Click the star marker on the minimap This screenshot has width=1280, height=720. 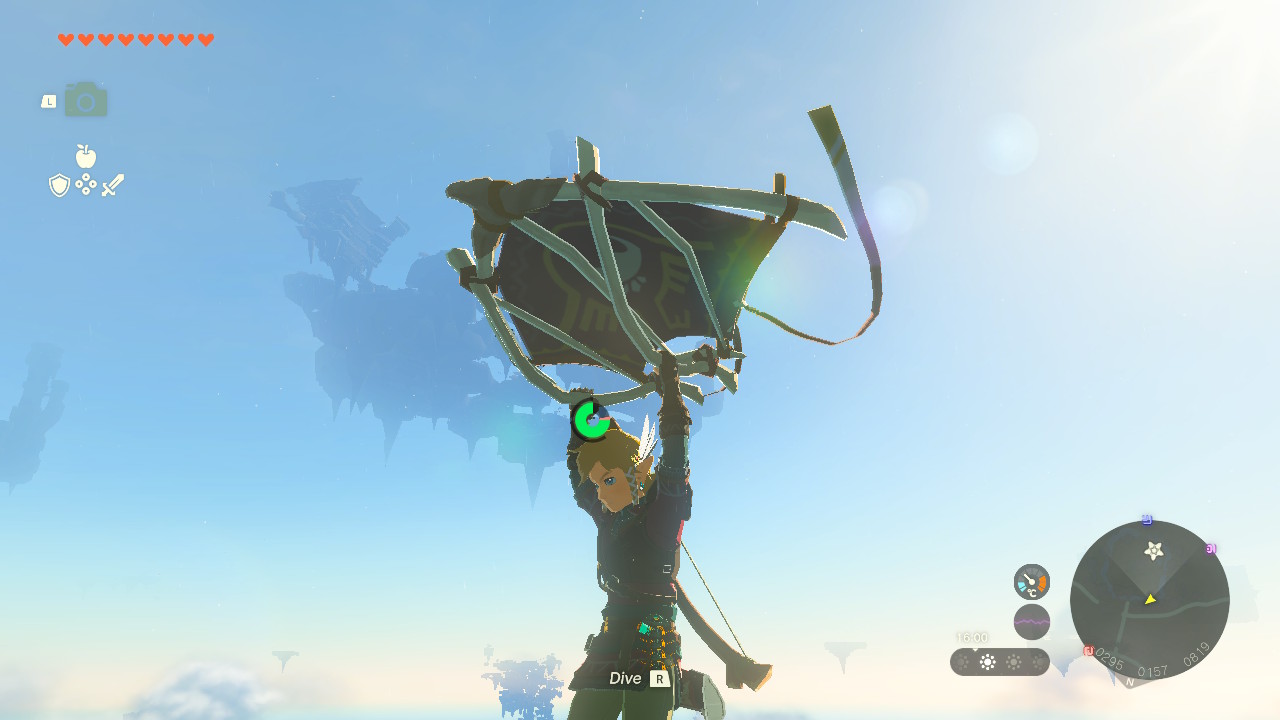(1154, 550)
